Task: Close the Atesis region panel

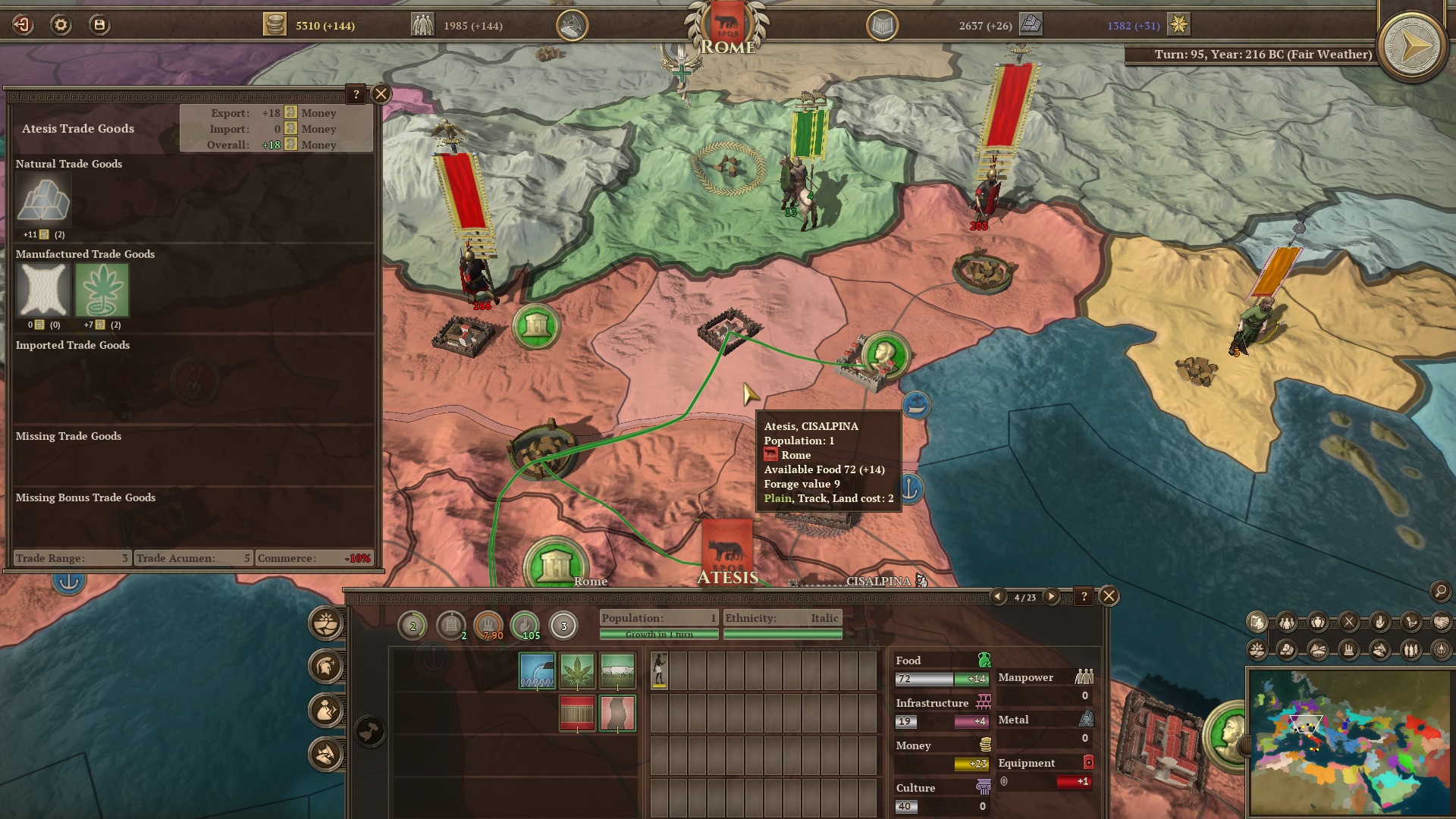Action: point(1109,596)
